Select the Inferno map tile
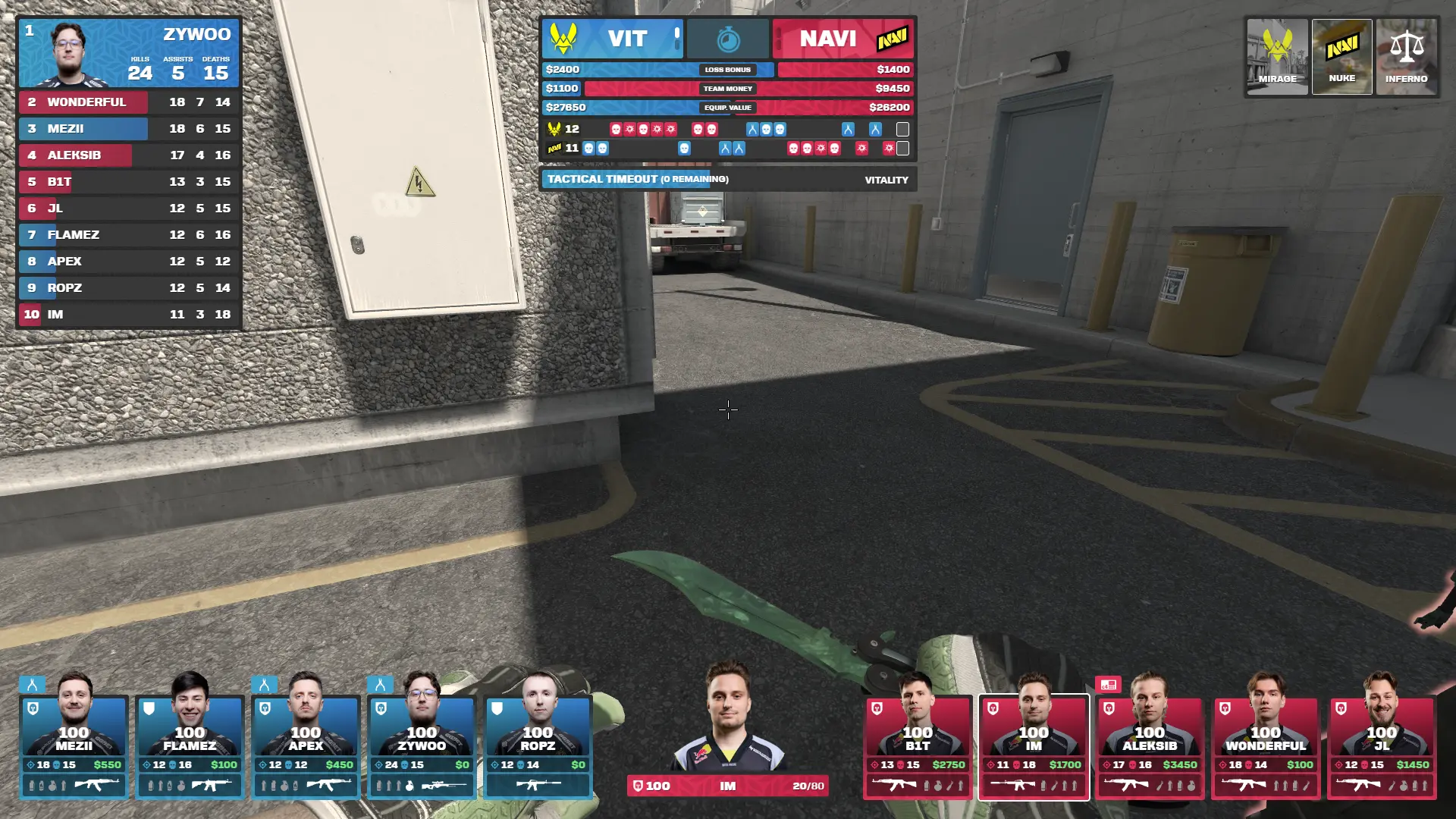This screenshot has height=819, width=1456. click(1406, 57)
